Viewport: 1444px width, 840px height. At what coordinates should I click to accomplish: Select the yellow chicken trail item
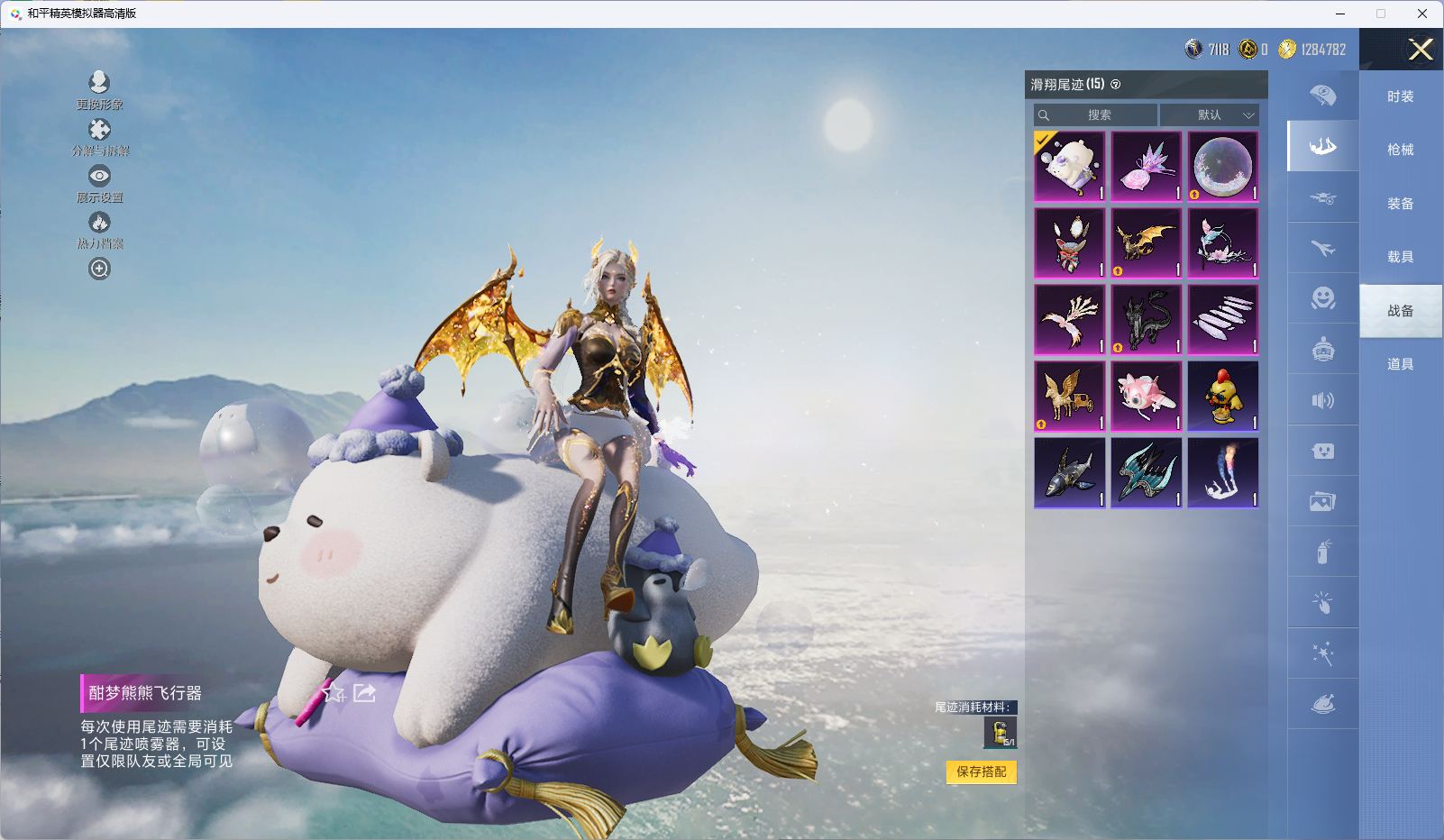point(1223,397)
